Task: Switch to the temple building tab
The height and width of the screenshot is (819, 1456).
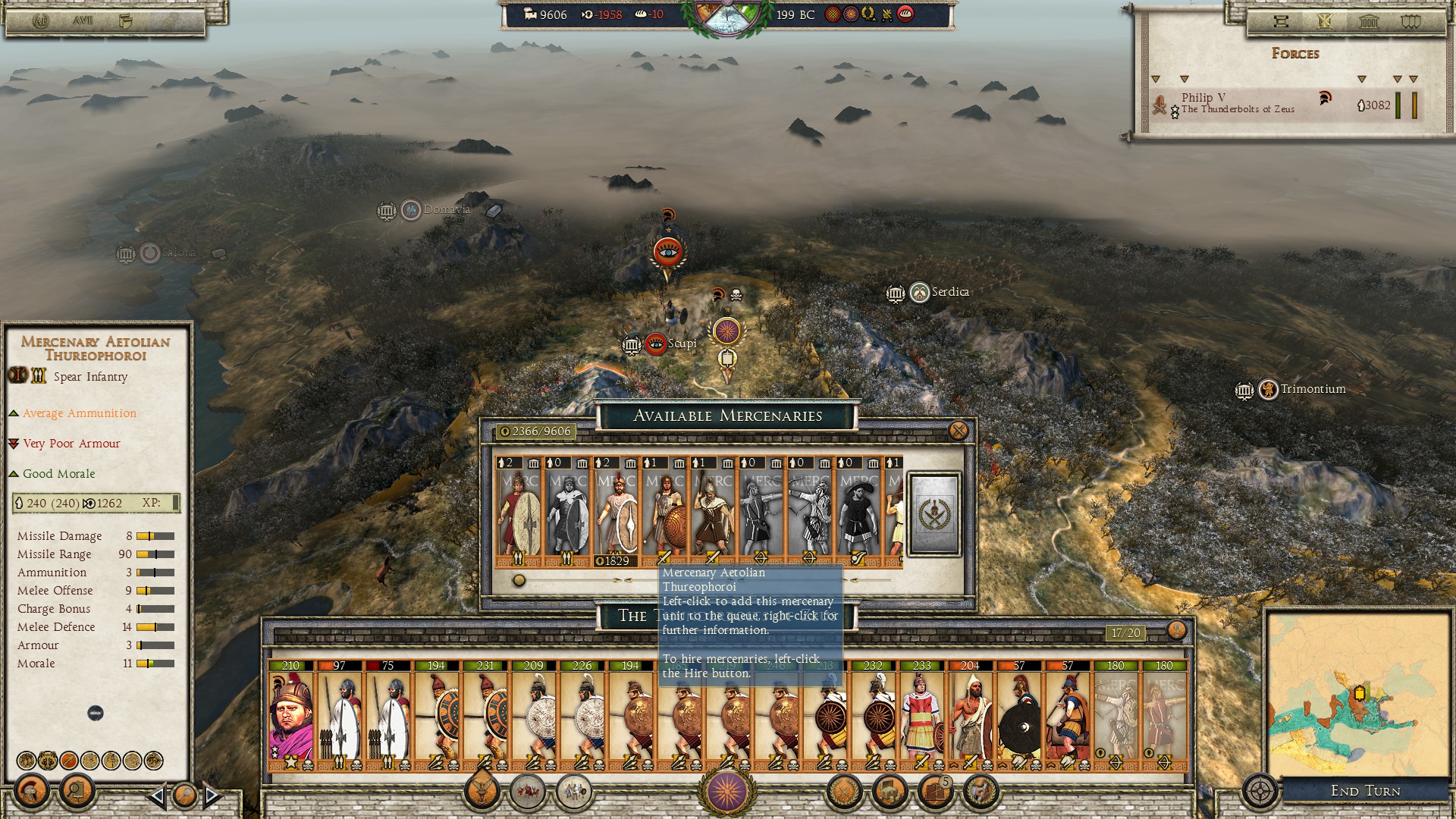Action: 1369,21
